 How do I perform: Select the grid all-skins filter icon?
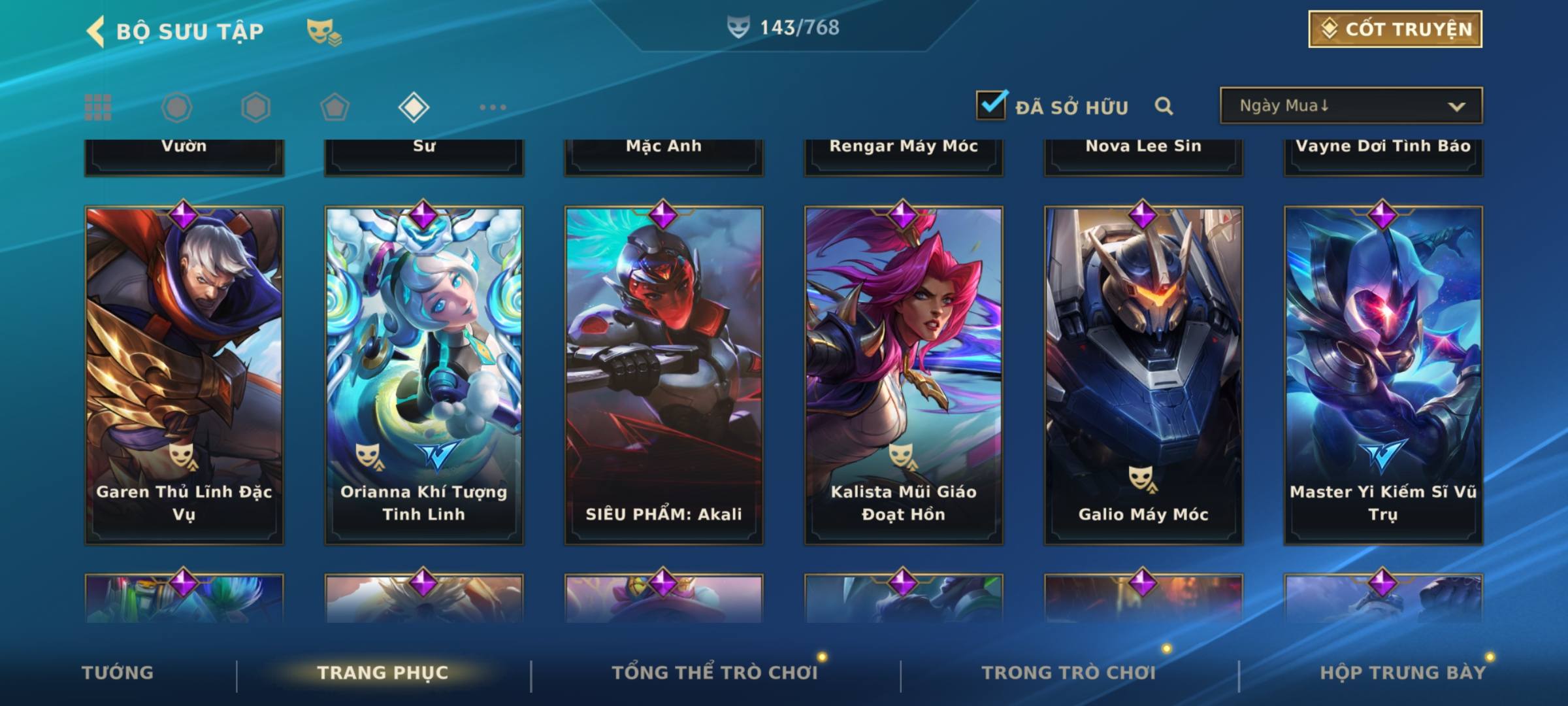[98, 107]
